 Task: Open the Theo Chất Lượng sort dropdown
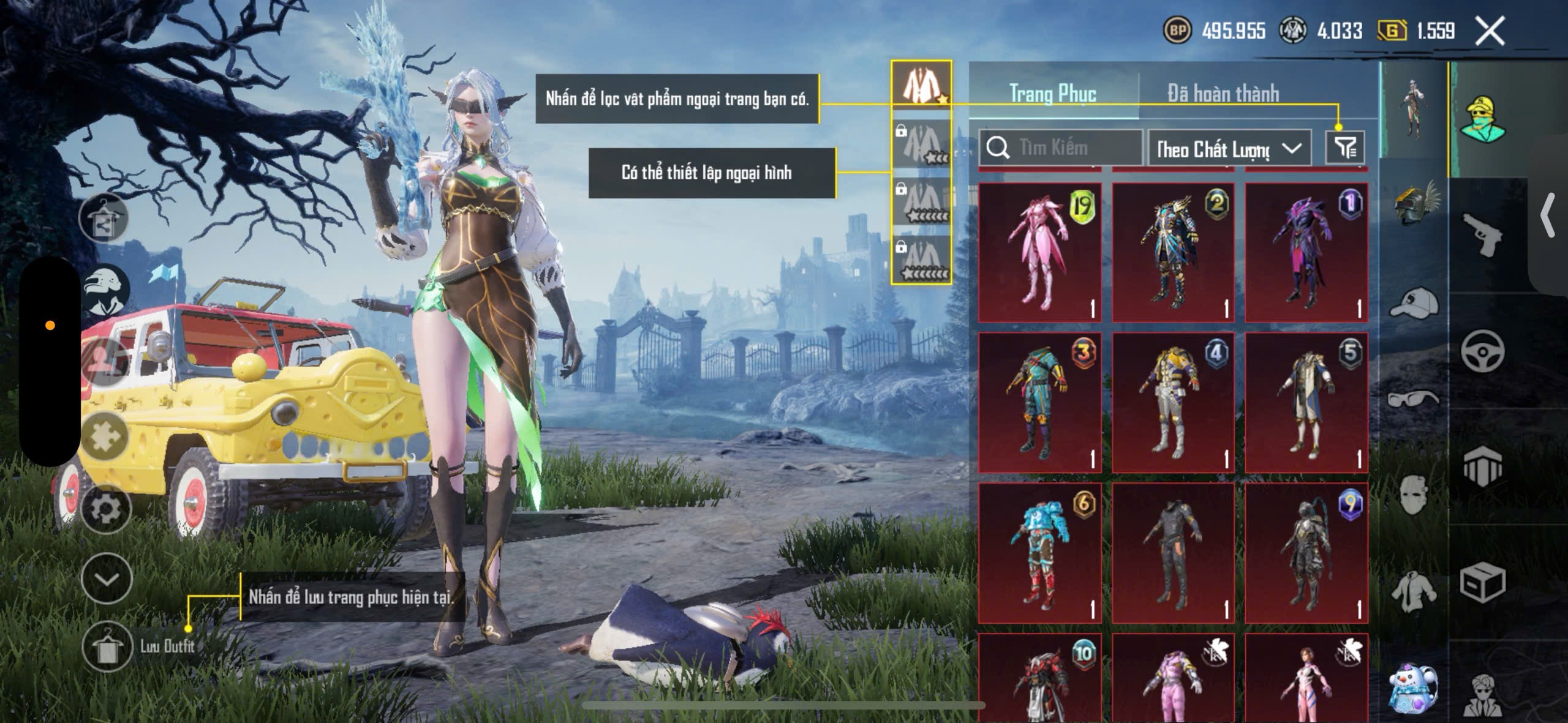click(x=1229, y=149)
